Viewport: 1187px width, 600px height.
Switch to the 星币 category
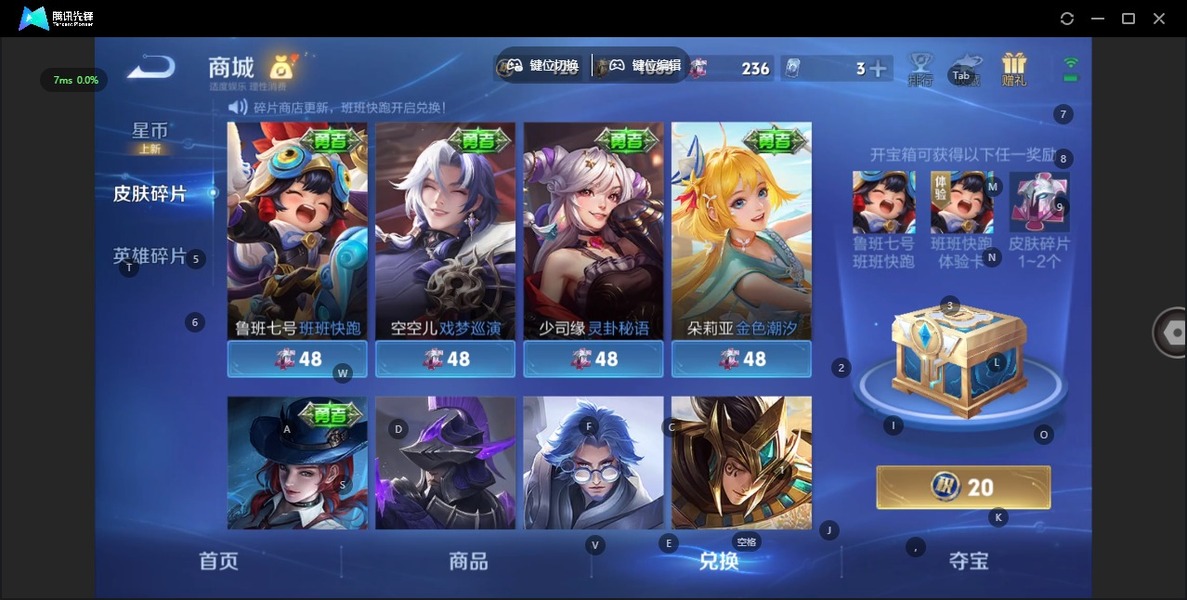[150, 132]
